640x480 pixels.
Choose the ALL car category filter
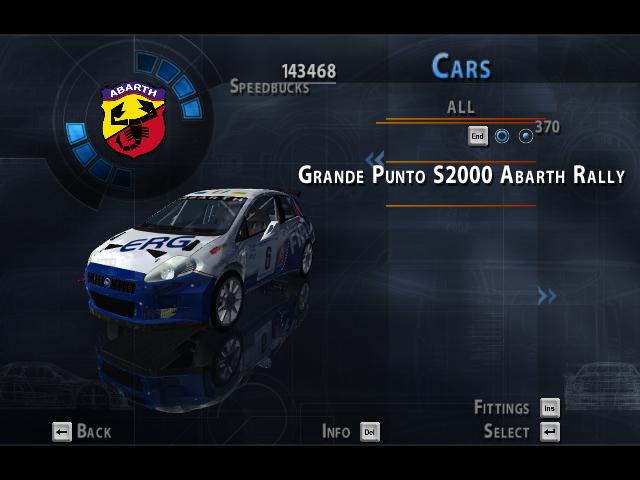[x=461, y=107]
